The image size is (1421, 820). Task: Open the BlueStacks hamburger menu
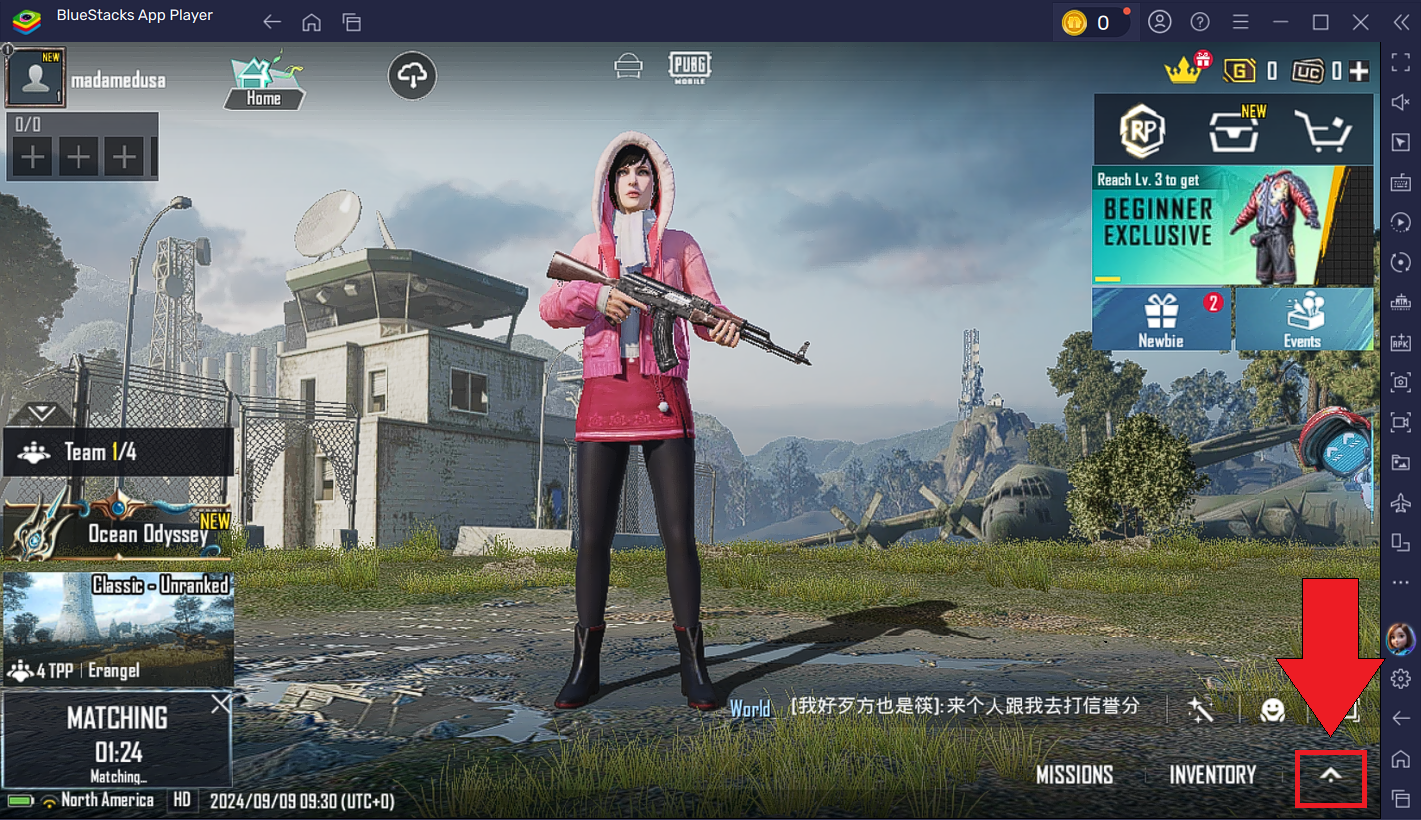click(x=1239, y=21)
